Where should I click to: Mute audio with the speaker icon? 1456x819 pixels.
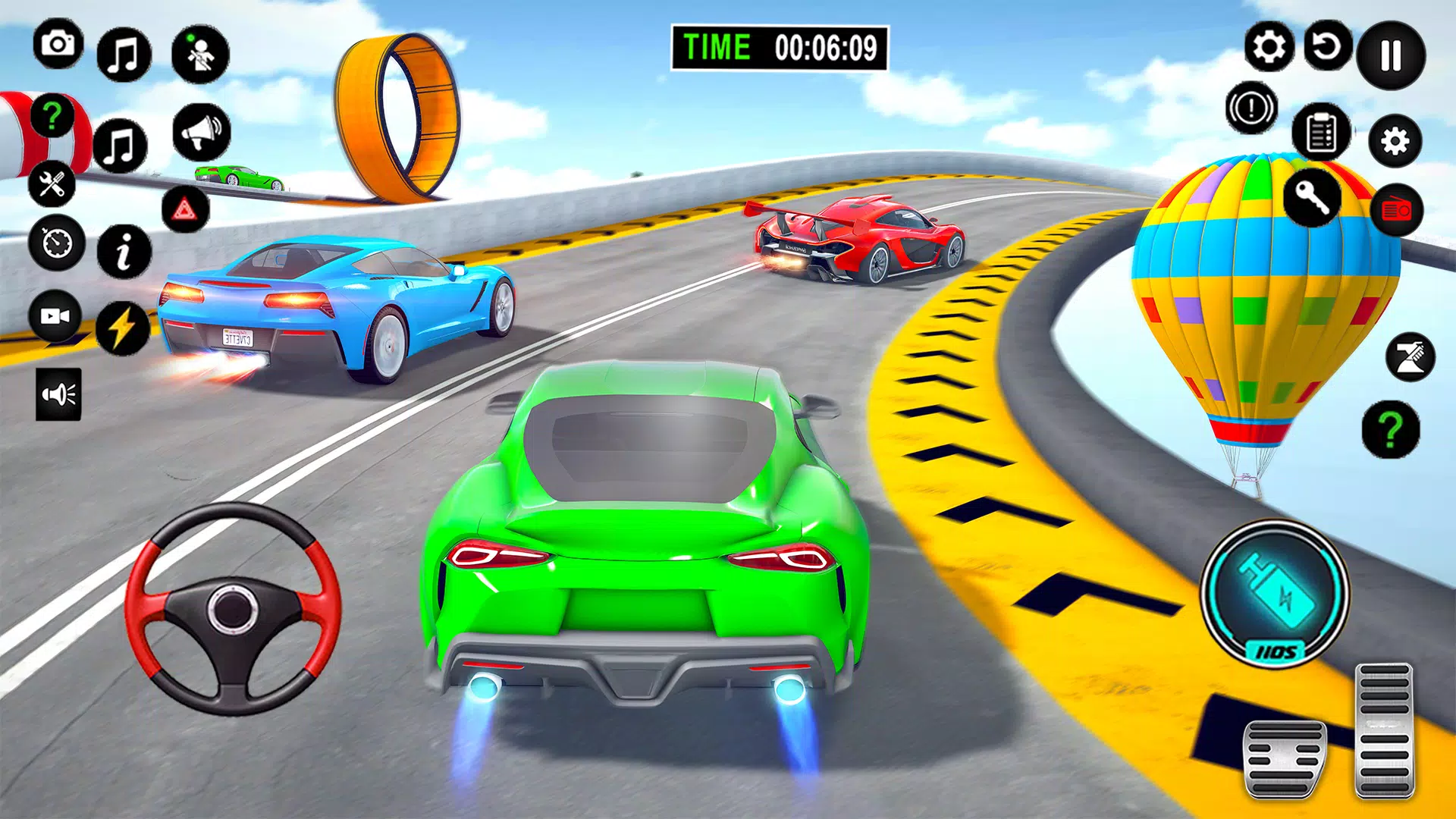pyautogui.click(x=58, y=392)
